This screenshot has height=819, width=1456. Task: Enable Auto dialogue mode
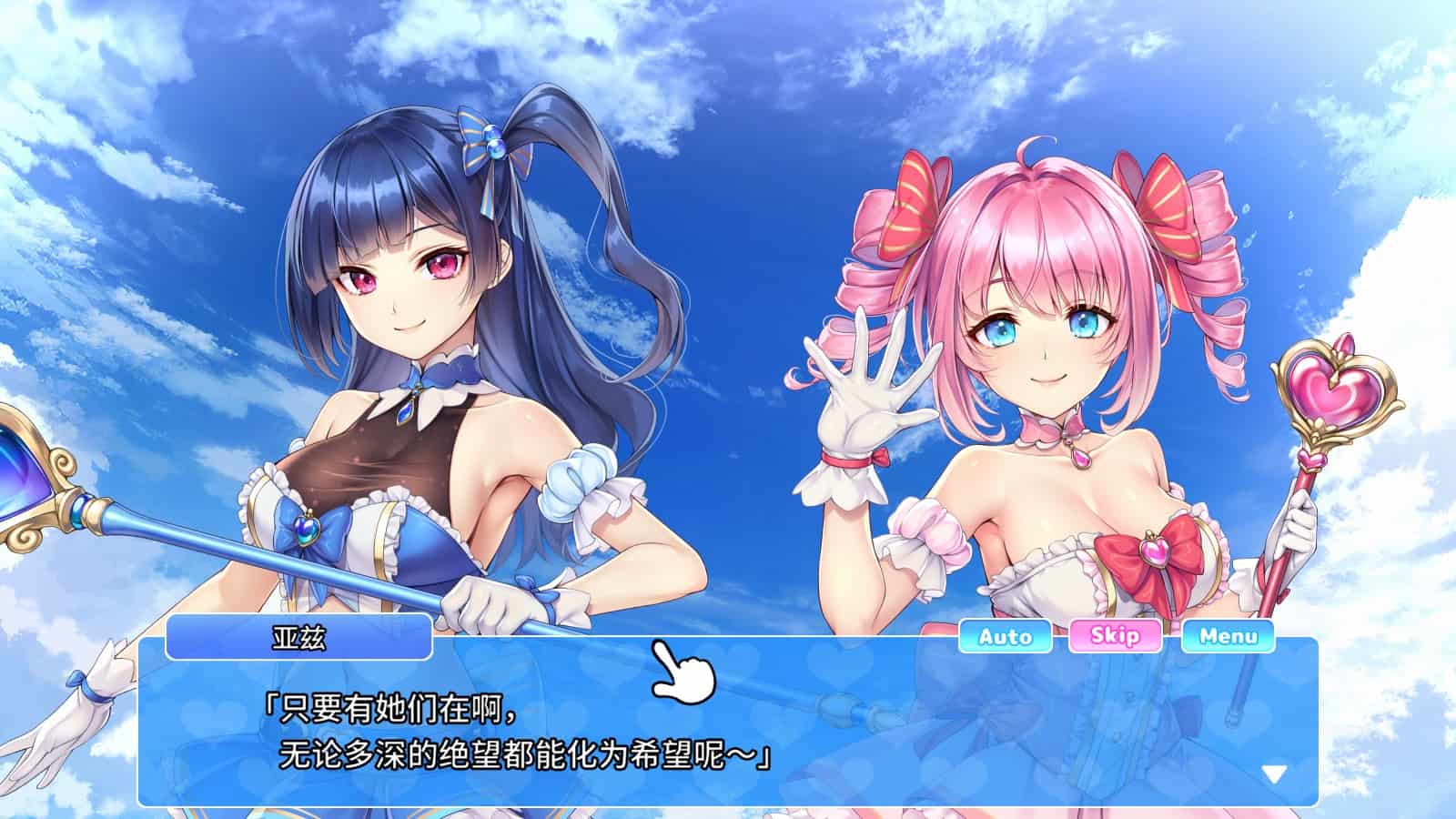[1005, 636]
